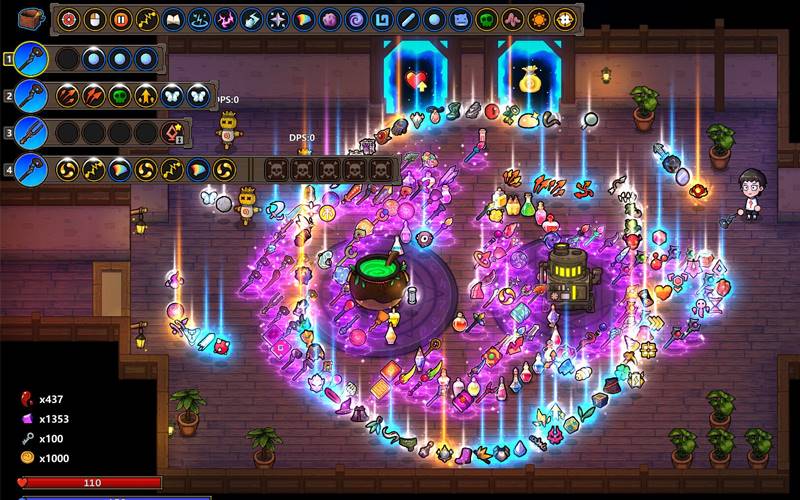Viewport: 800px width, 500px height.
Task: Switch to the staff in wand slot 2
Action: click(30, 96)
